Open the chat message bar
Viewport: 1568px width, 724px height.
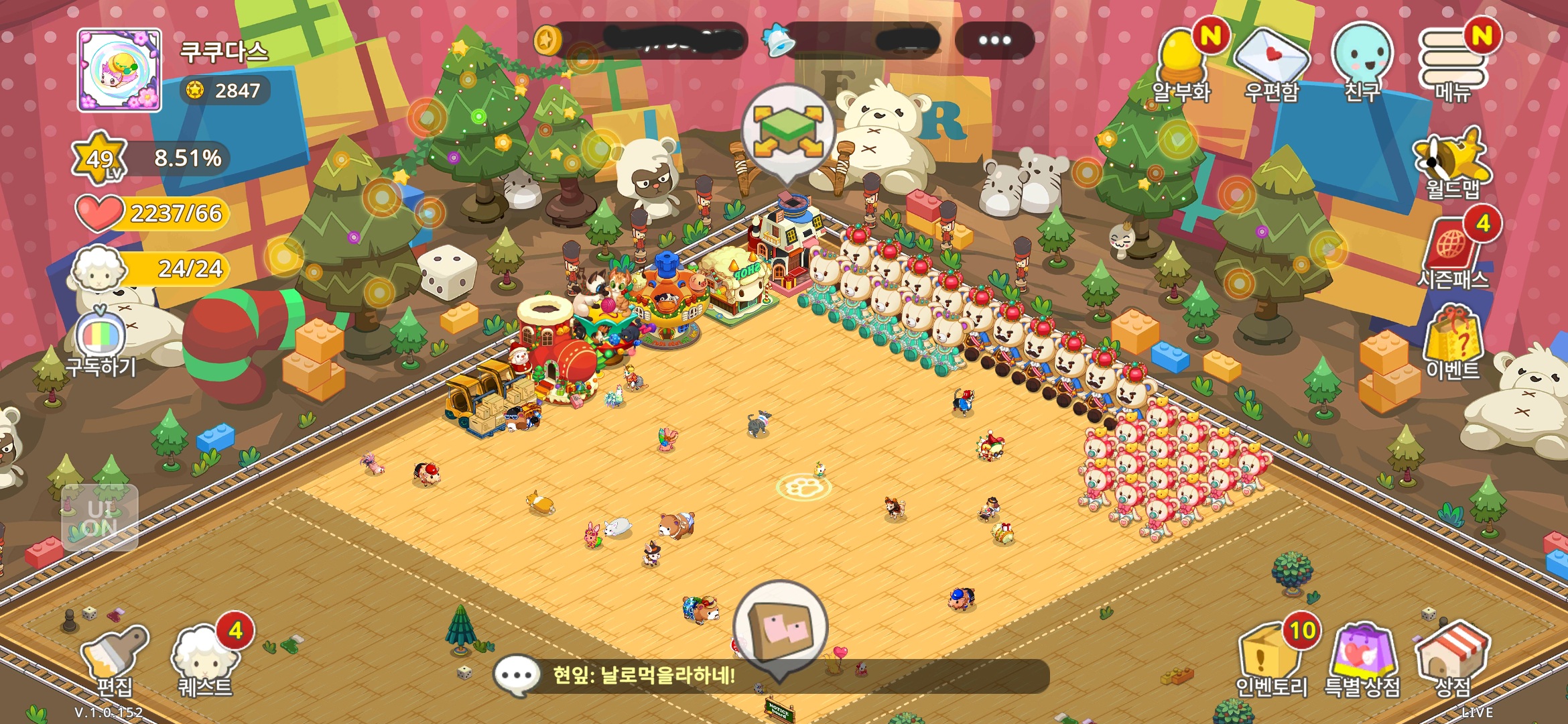coord(771,676)
